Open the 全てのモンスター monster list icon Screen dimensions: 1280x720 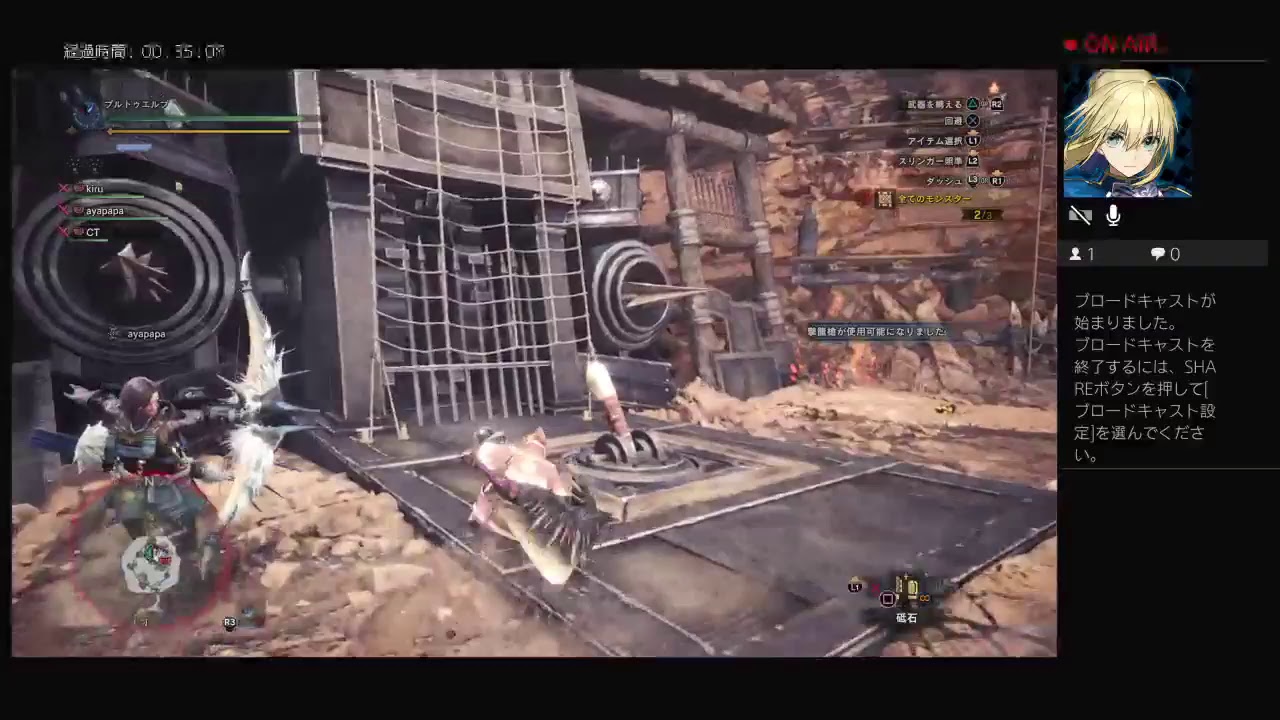coord(885,199)
